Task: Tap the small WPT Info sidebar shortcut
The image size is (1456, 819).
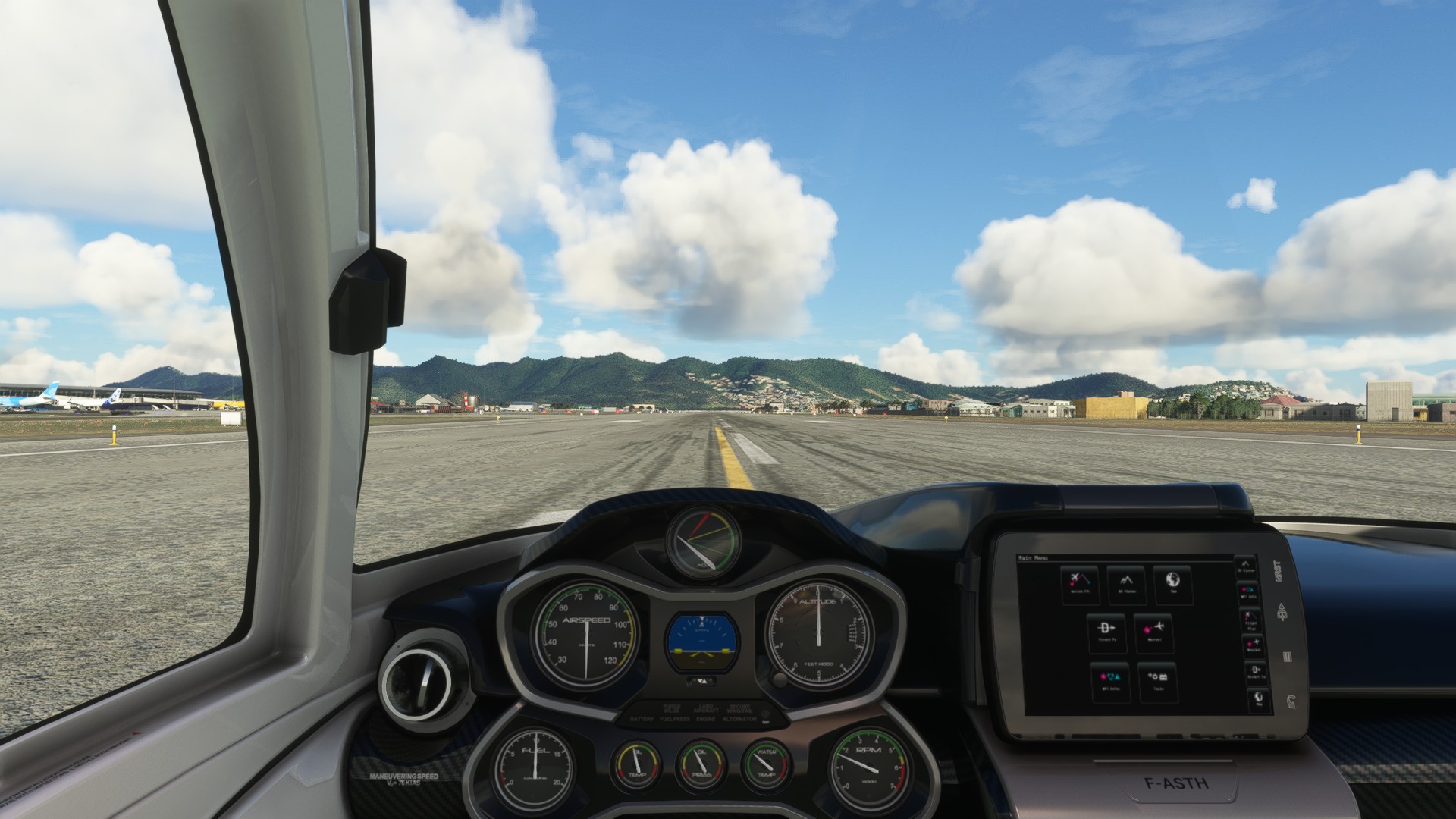Action: pos(1247,592)
